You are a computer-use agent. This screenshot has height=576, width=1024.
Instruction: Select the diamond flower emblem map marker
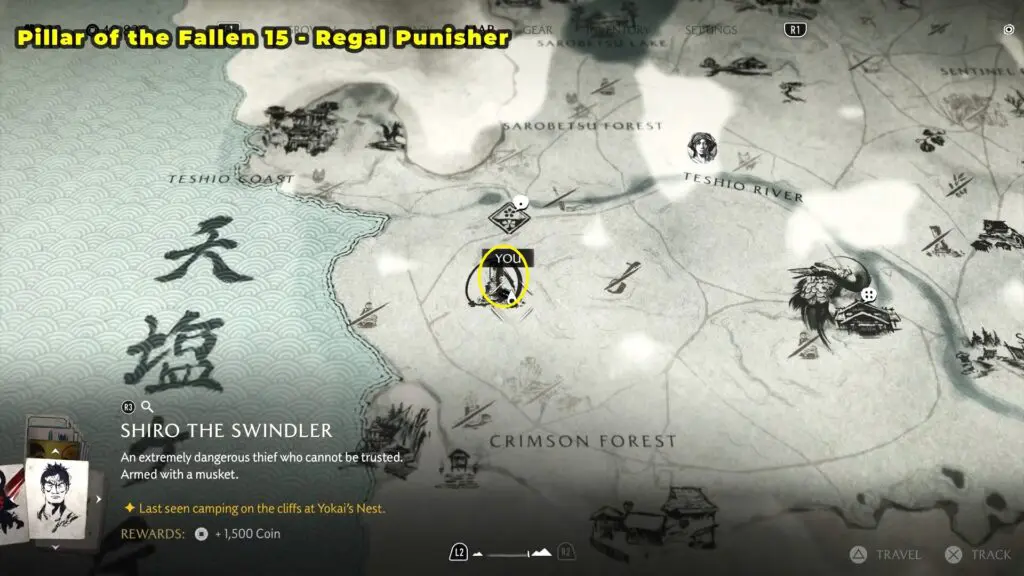pos(509,217)
